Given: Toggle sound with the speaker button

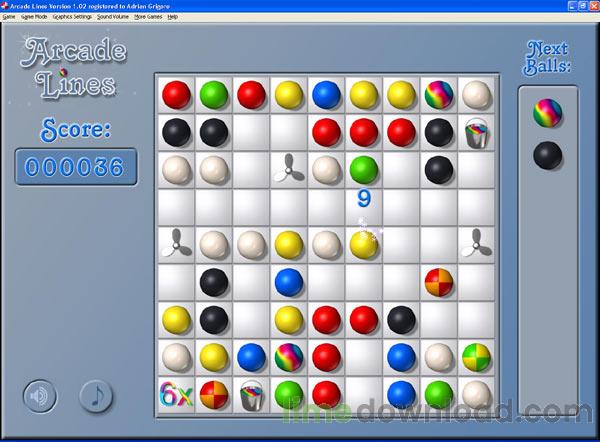Looking at the screenshot, I should point(40,396).
